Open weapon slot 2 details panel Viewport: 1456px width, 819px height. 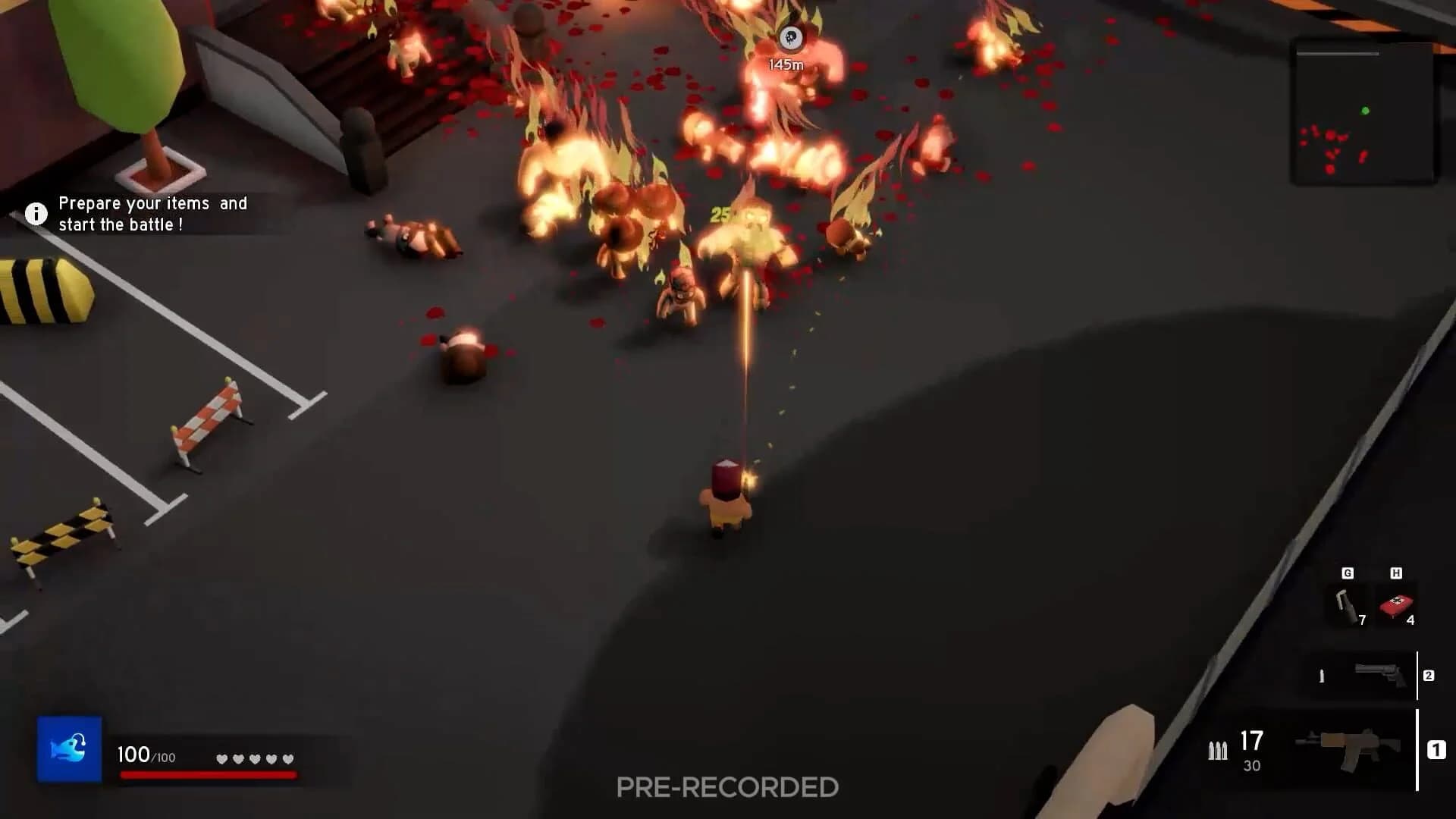pyautogui.click(x=1365, y=673)
